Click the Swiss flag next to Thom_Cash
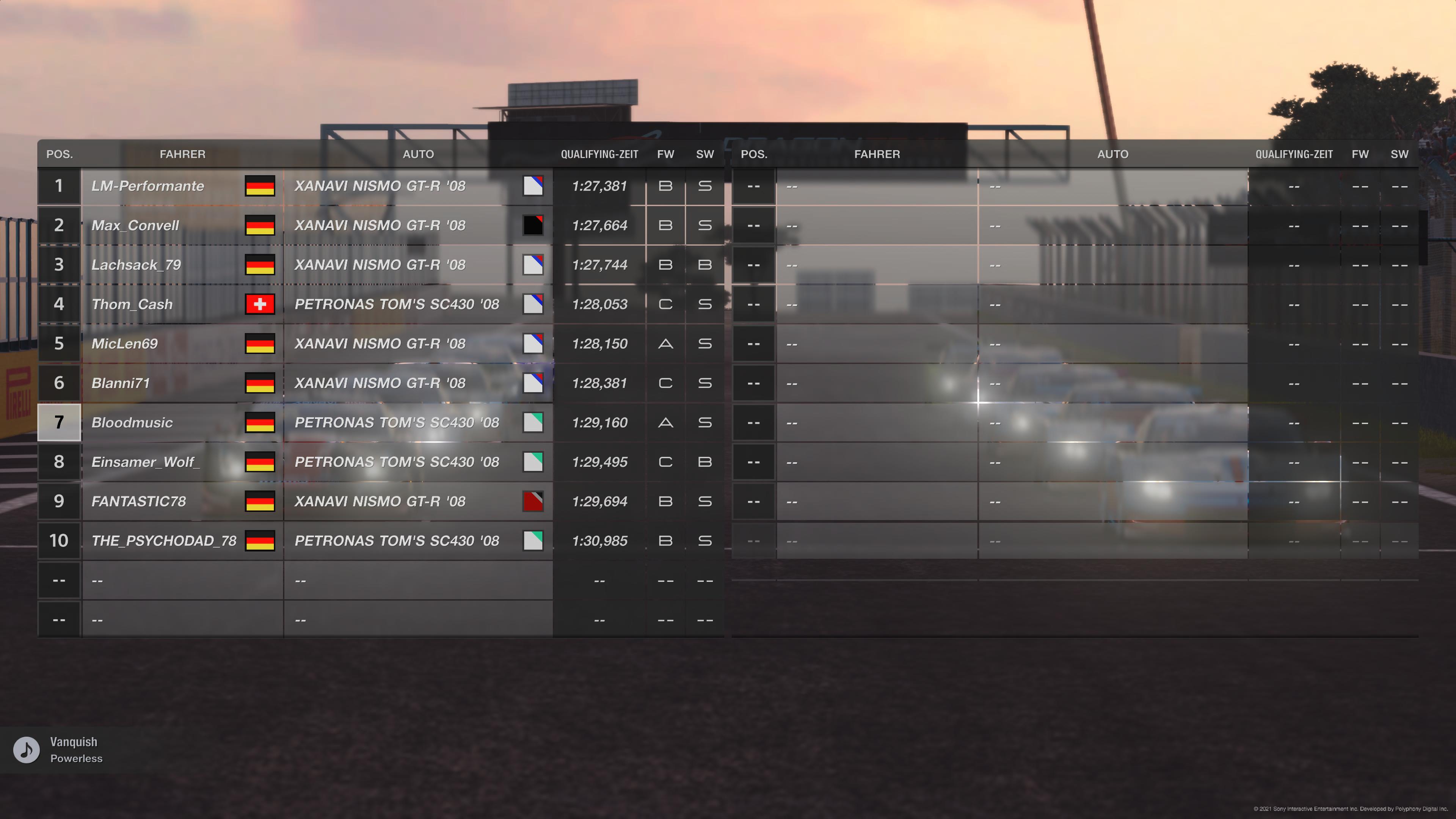1456x819 pixels. tap(259, 303)
